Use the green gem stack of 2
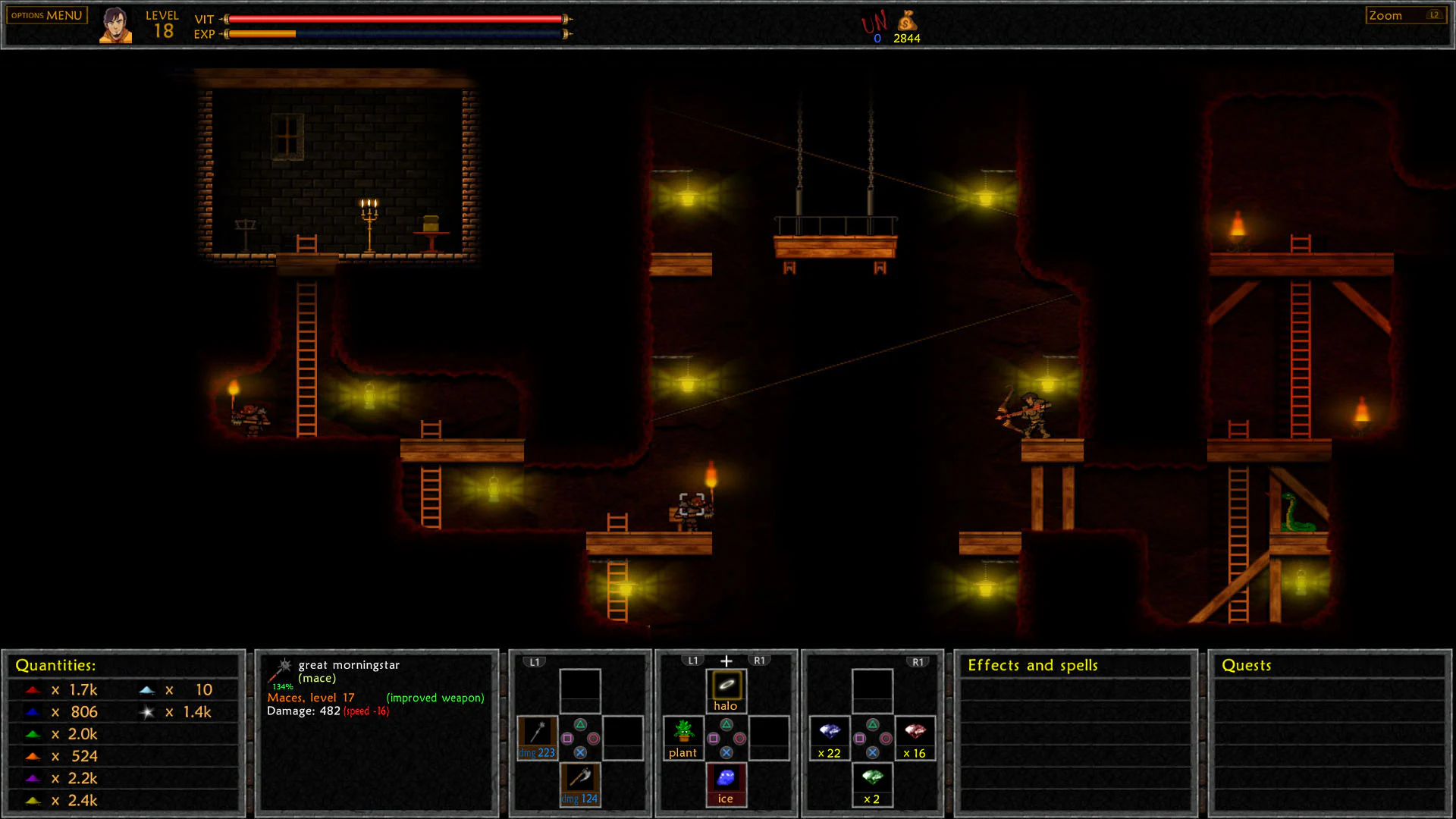The height and width of the screenshot is (819, 1456). pos(872,783)
